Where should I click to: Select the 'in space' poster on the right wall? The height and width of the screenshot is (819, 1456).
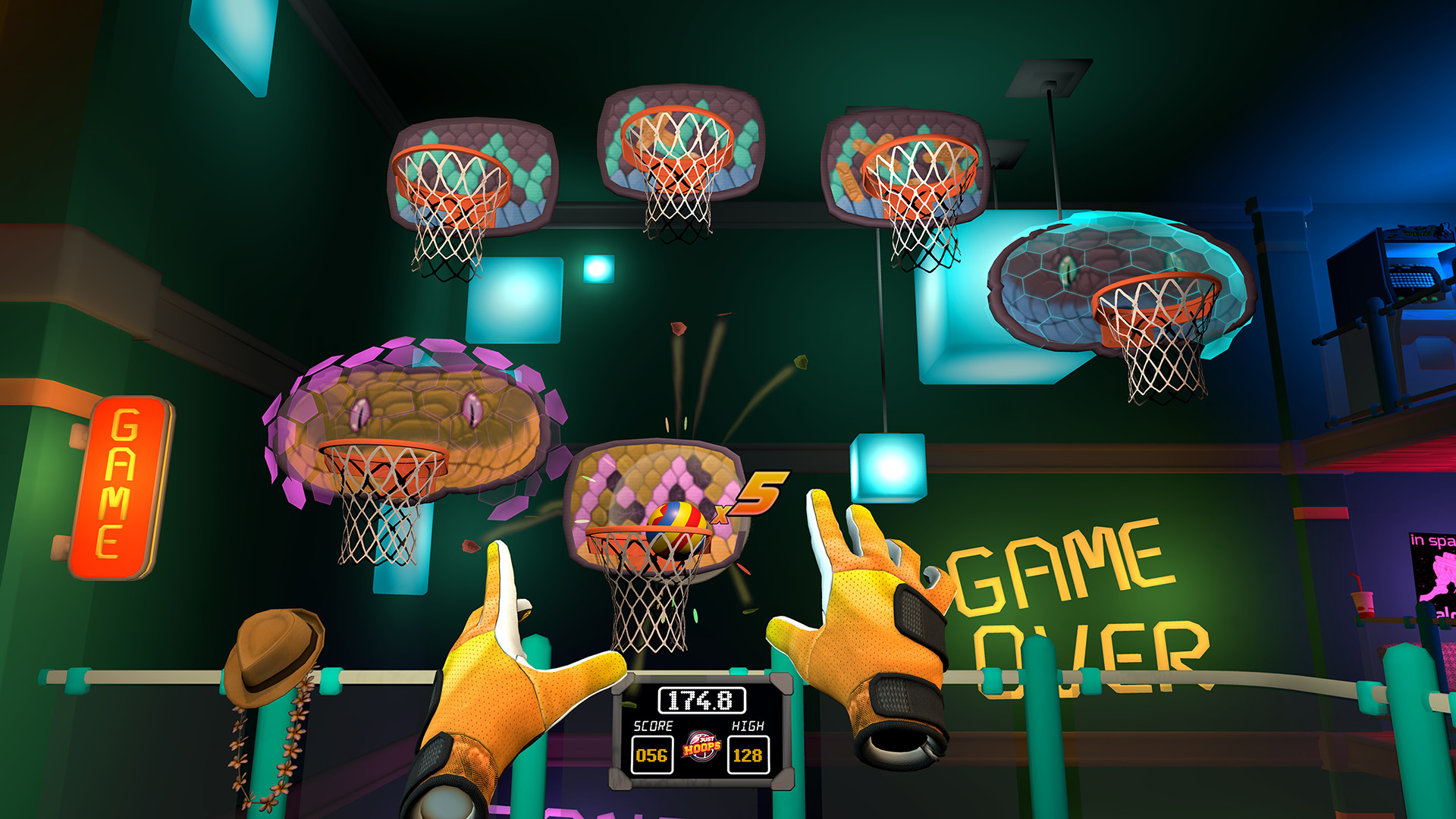point(1433,576)
